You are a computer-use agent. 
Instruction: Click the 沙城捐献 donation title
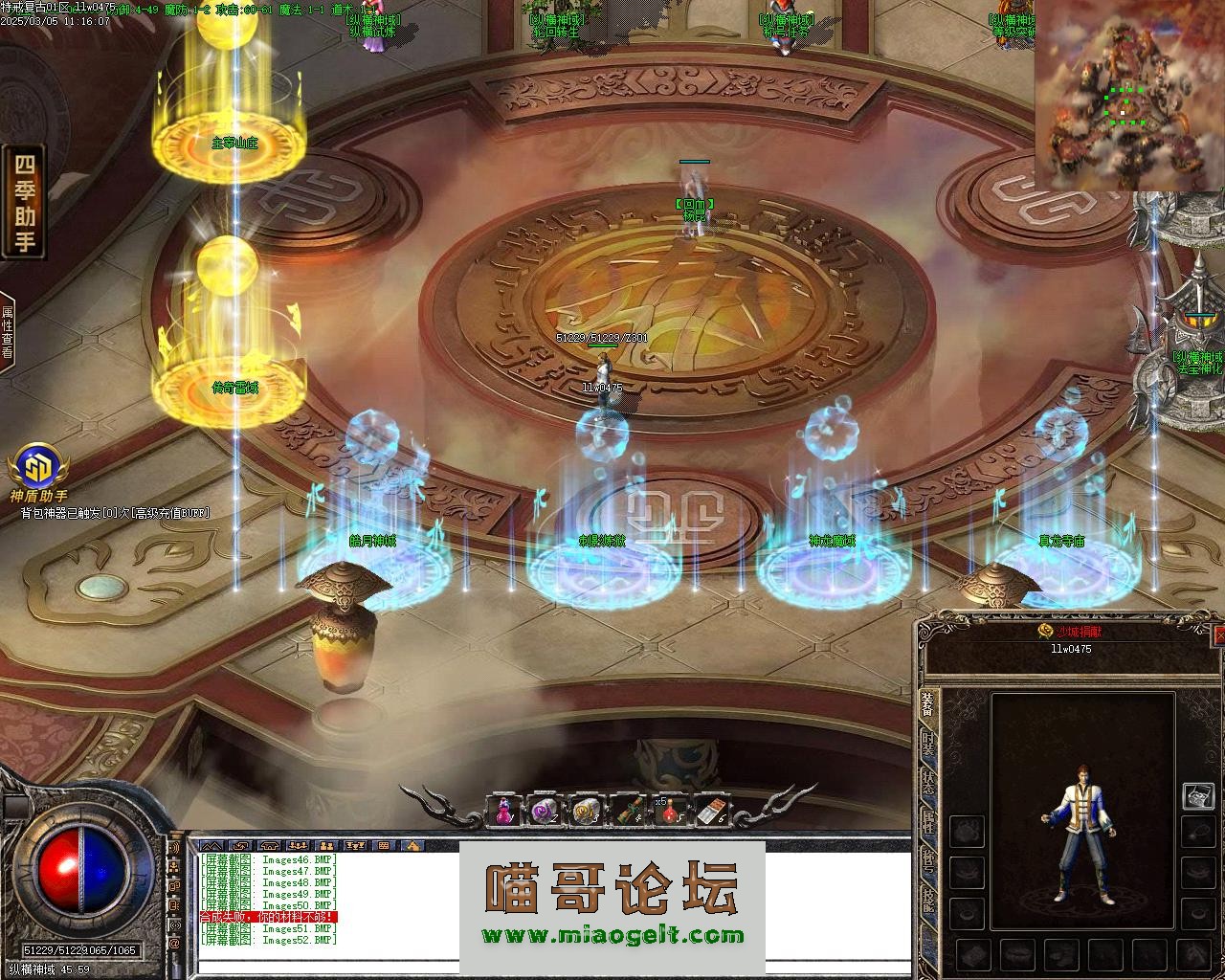1070,632
